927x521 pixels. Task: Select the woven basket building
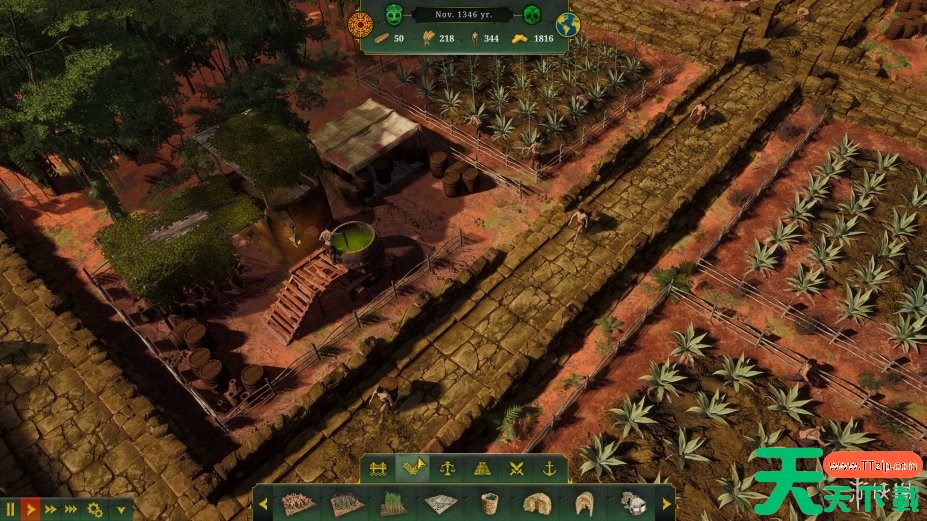click(489, 503)
